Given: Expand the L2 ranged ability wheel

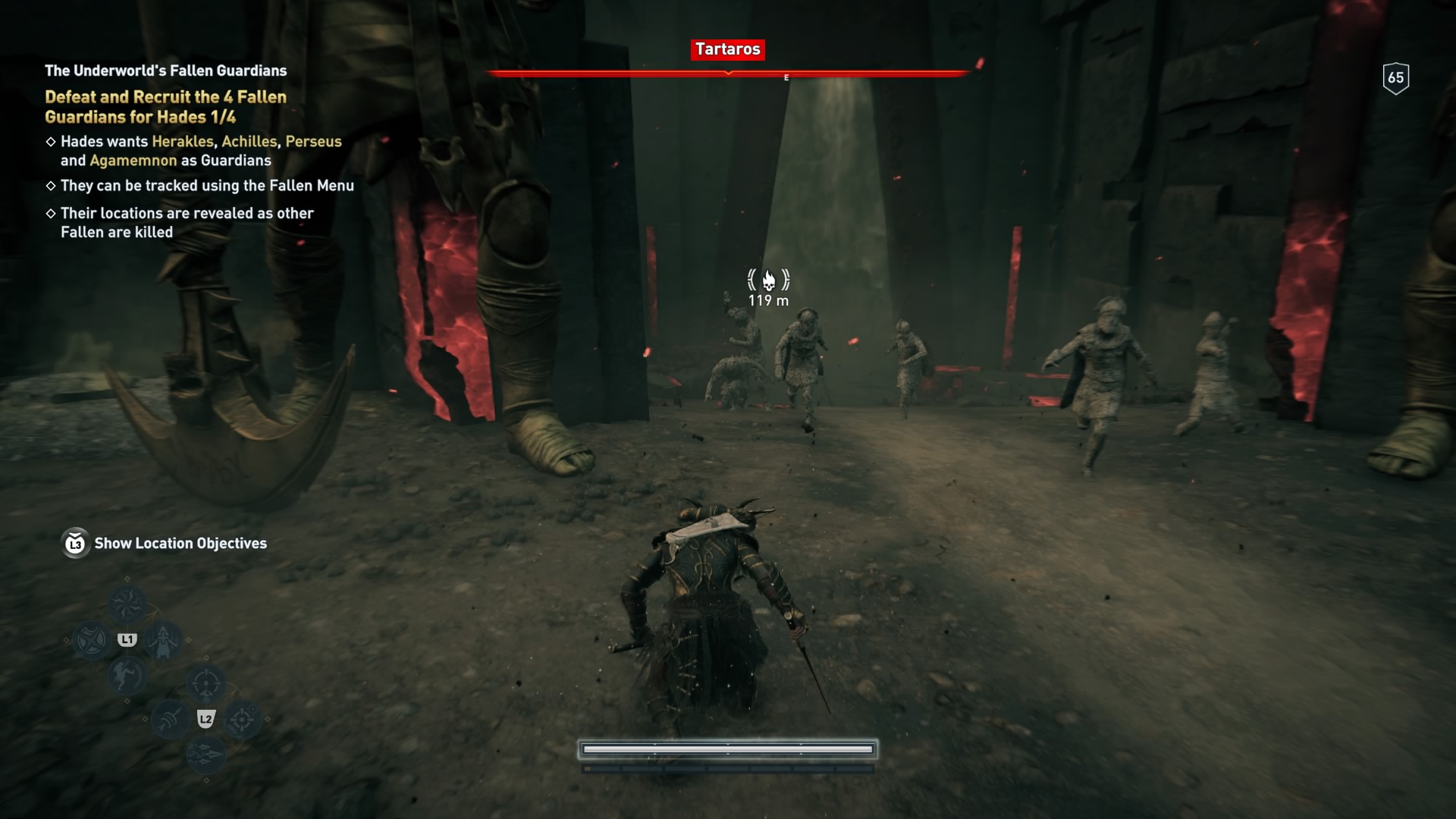Looking at the screenshot, I should coord(206,720).
